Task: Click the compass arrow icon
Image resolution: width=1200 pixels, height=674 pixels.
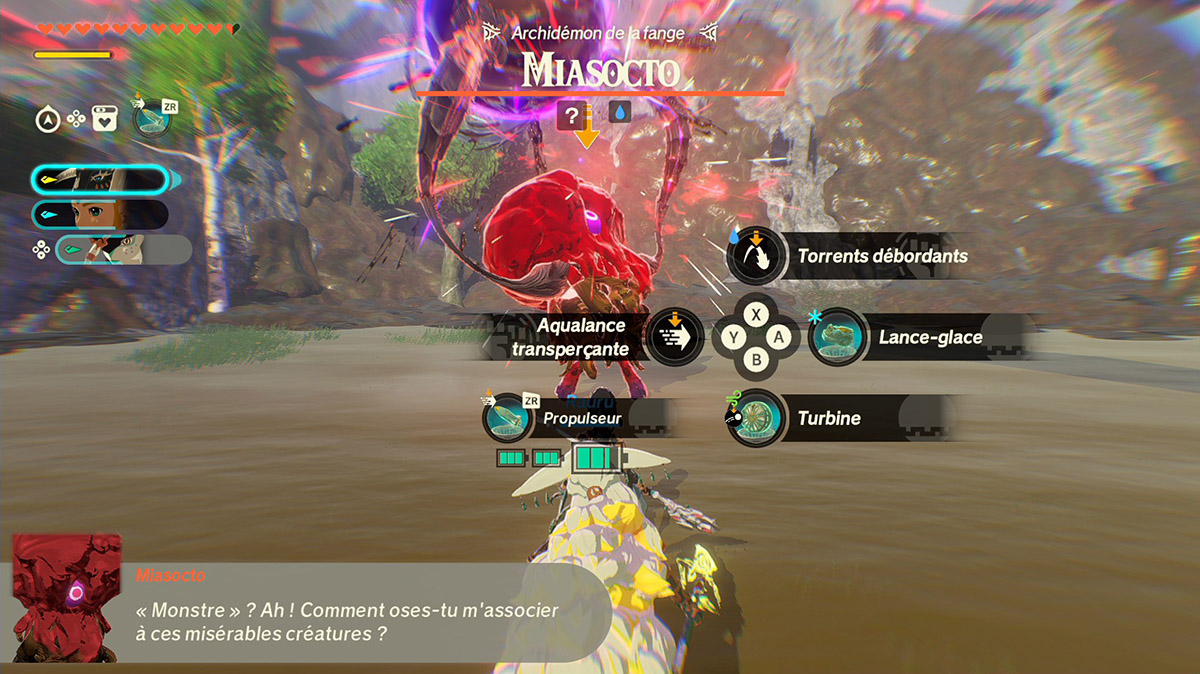Action: coord(47,120)
